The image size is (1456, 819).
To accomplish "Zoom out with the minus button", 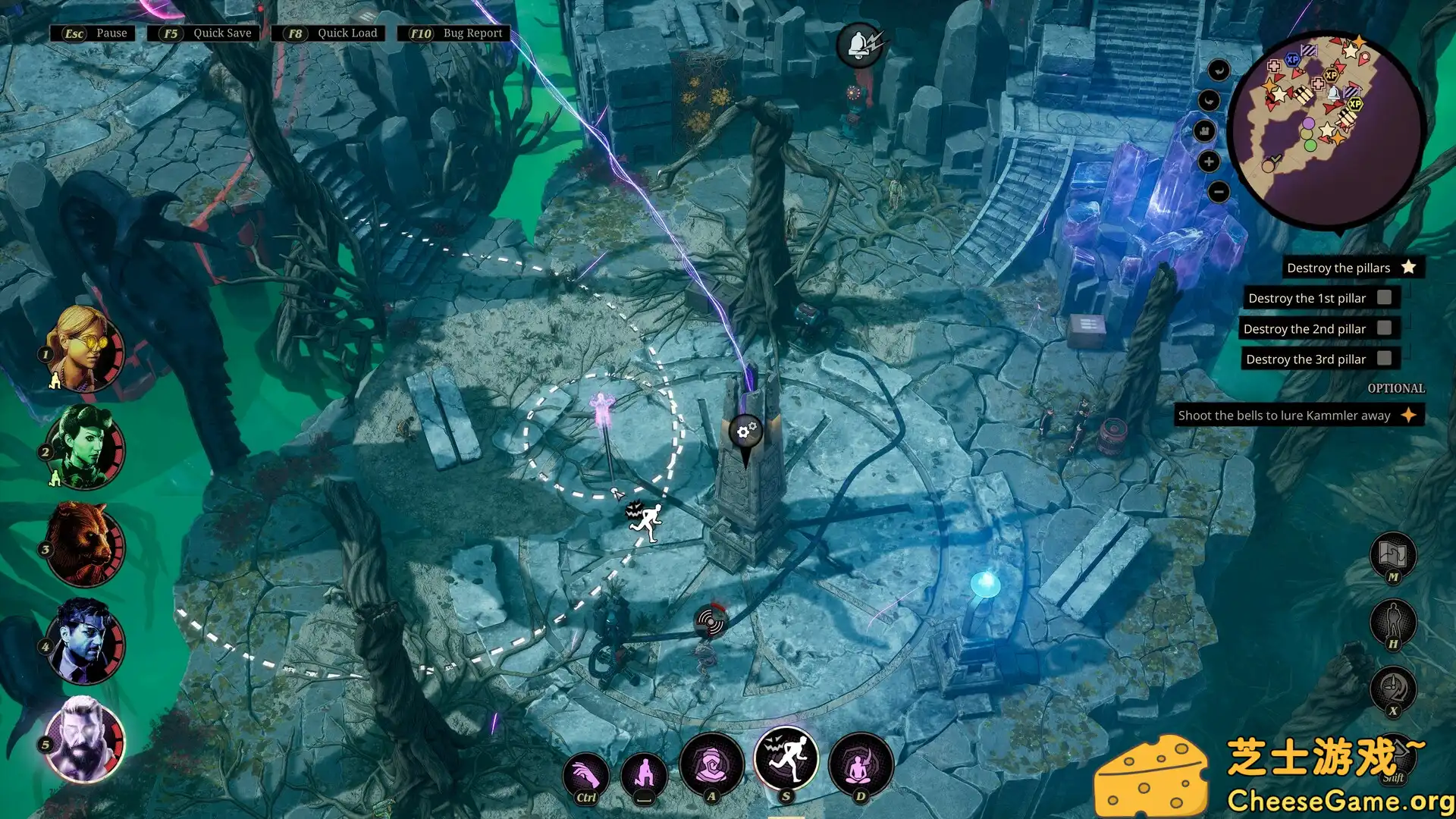I will pos(1218,192).
